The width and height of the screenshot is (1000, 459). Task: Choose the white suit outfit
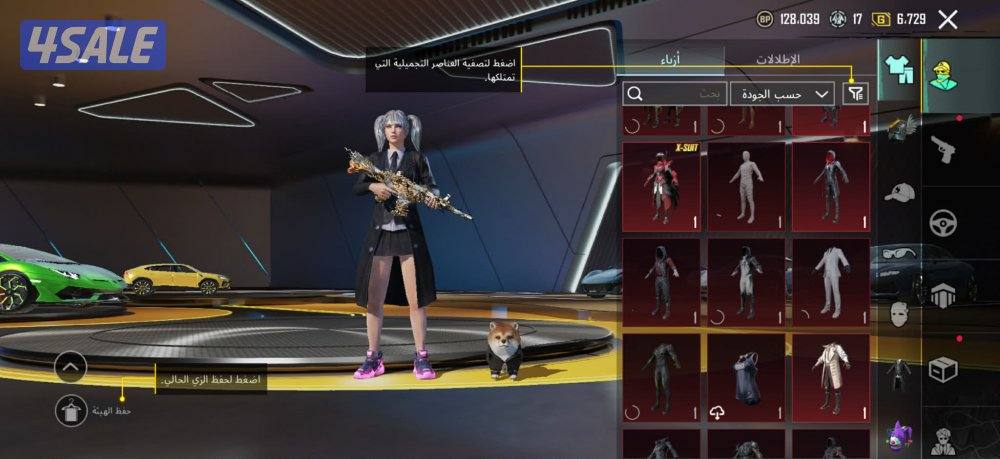[831, 283]
